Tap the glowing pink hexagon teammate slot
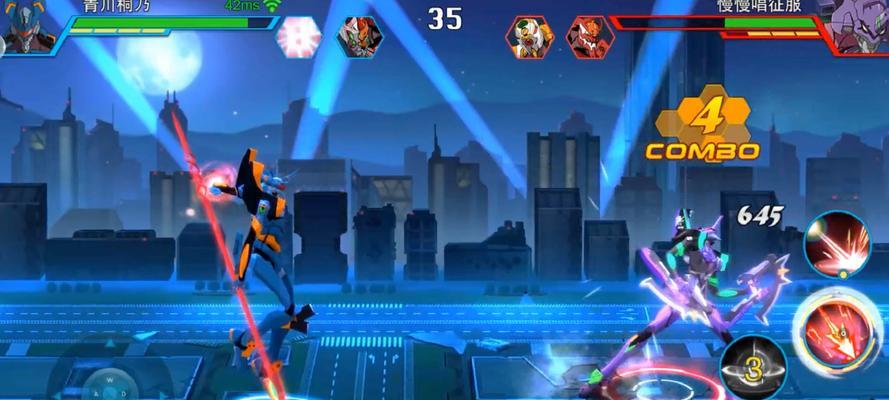This screenshot has width=889, height=400. [x=298, y=36]
